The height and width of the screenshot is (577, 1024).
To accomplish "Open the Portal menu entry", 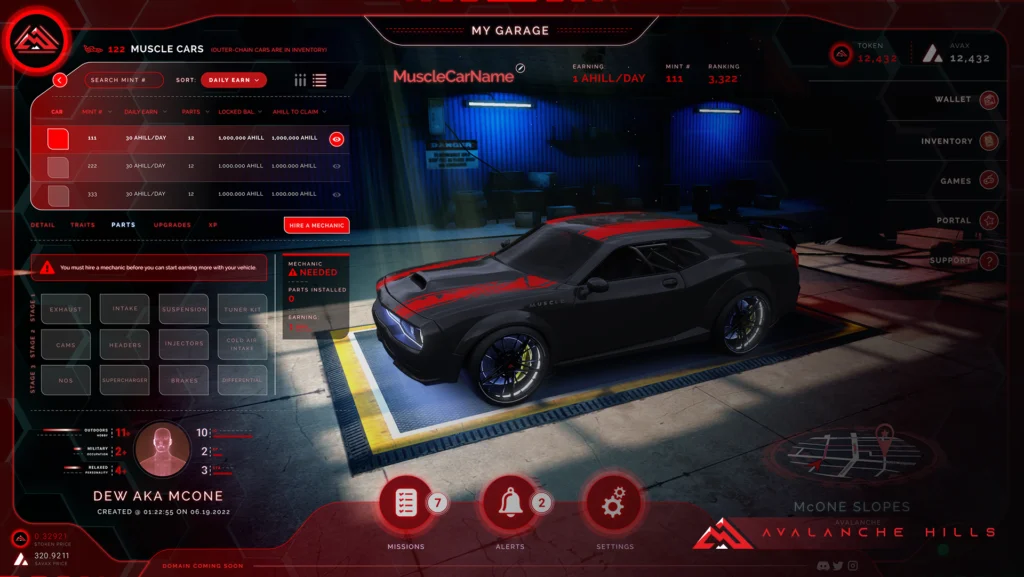I will pyautogui.click(x=989, y=221).
